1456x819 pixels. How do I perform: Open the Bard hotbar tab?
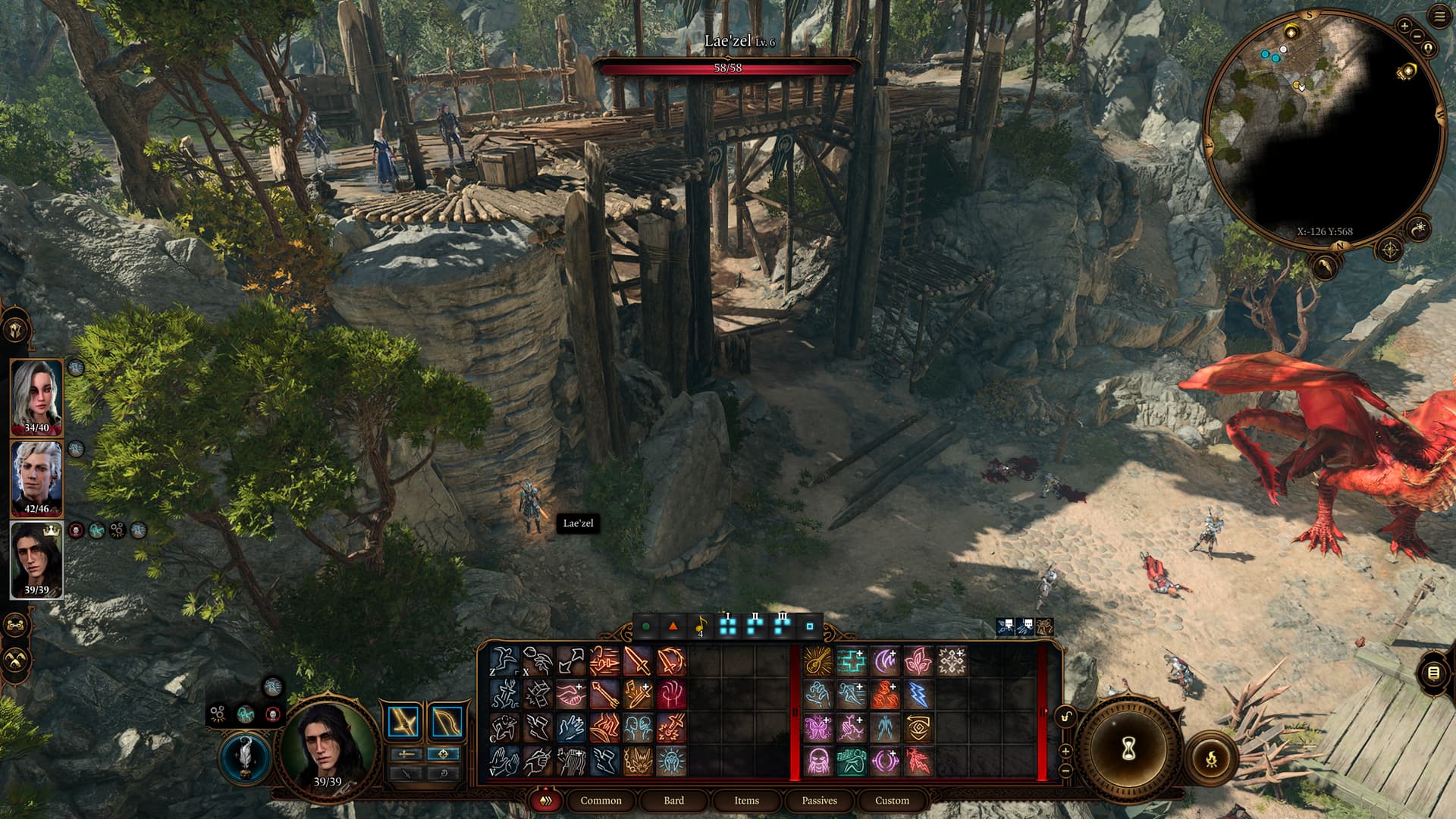pos(673,800)
